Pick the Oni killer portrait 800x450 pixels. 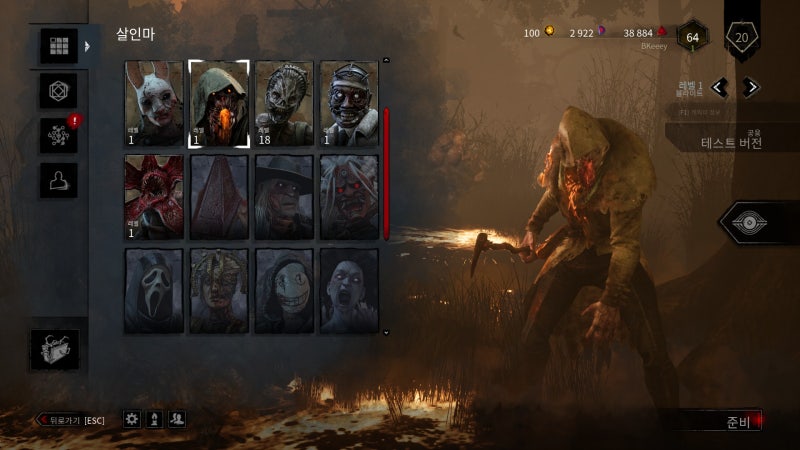349,197
